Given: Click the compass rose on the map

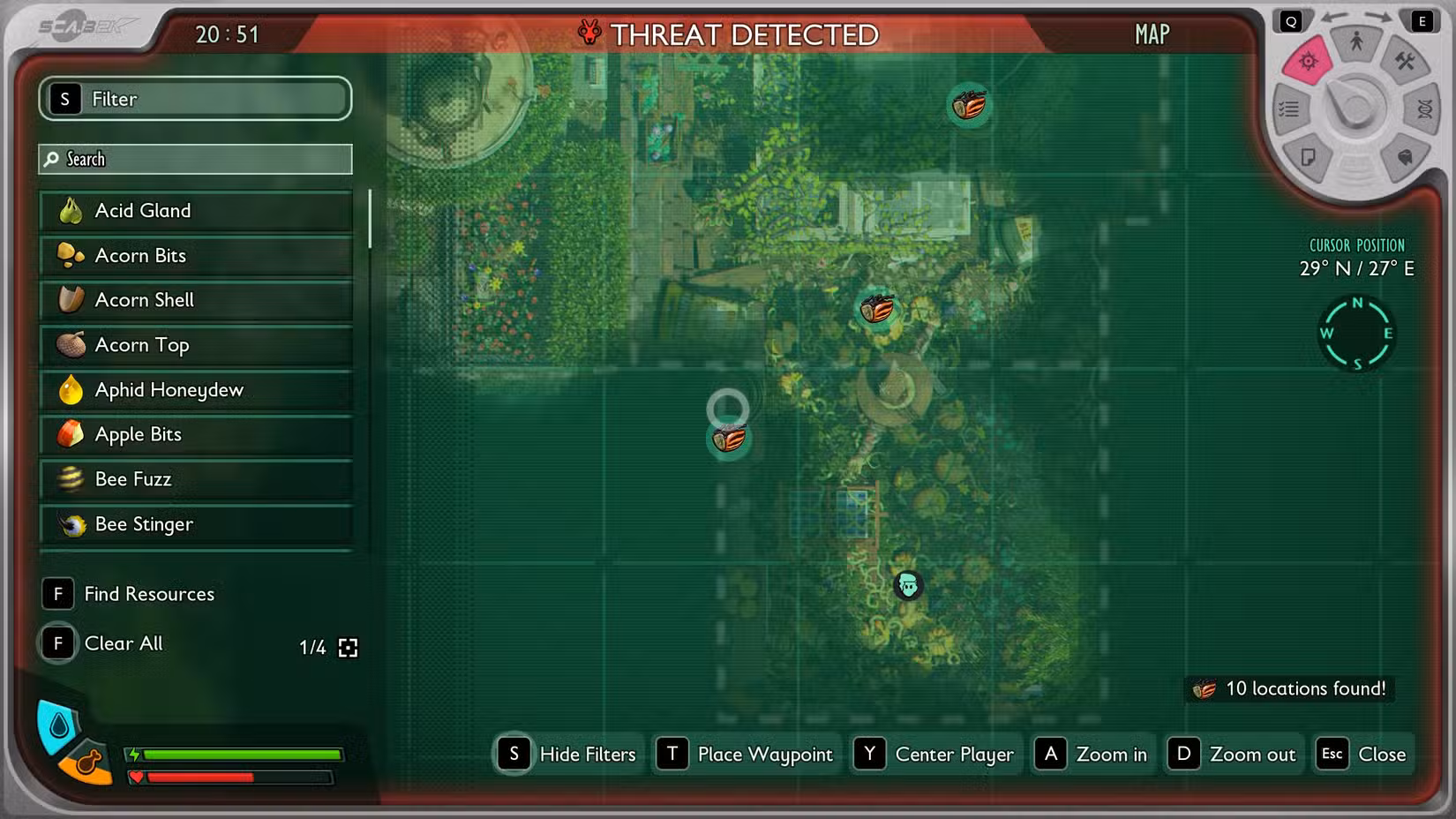Looking at the screenshot, I should [x=1358, y=334].
